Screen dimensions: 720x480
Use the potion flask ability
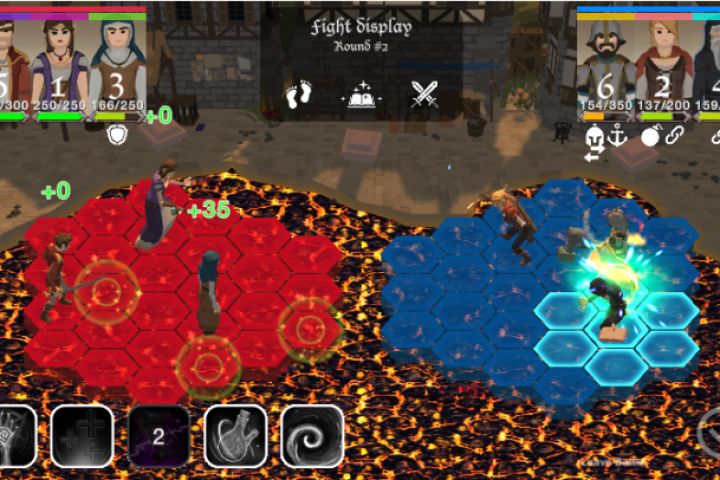pyautogui.click(x=235, y=437)
